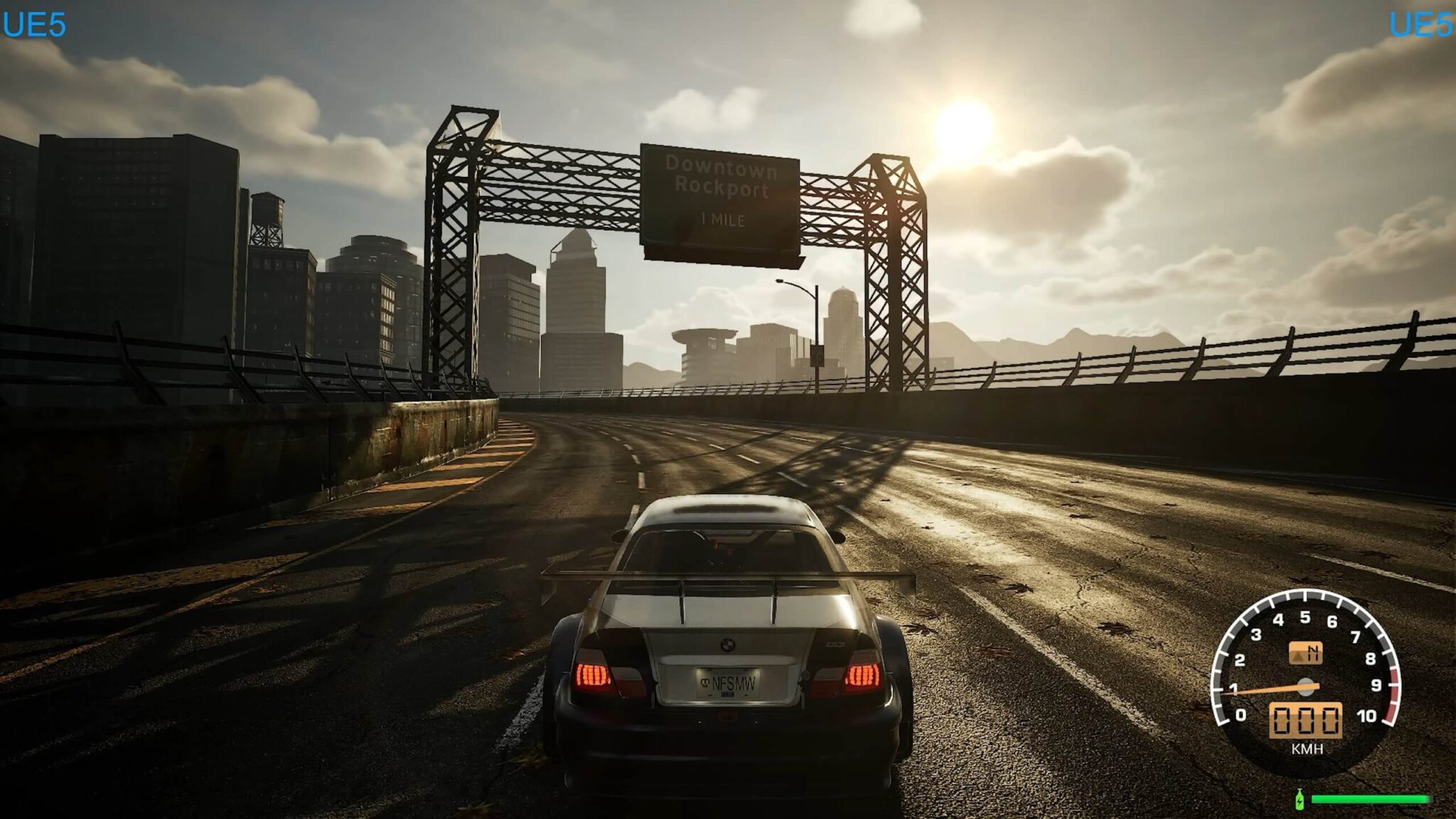This screenshot has width=1456, height=819.
Task: Click the nitrous bottle icon
Action: coord(1300,801)
